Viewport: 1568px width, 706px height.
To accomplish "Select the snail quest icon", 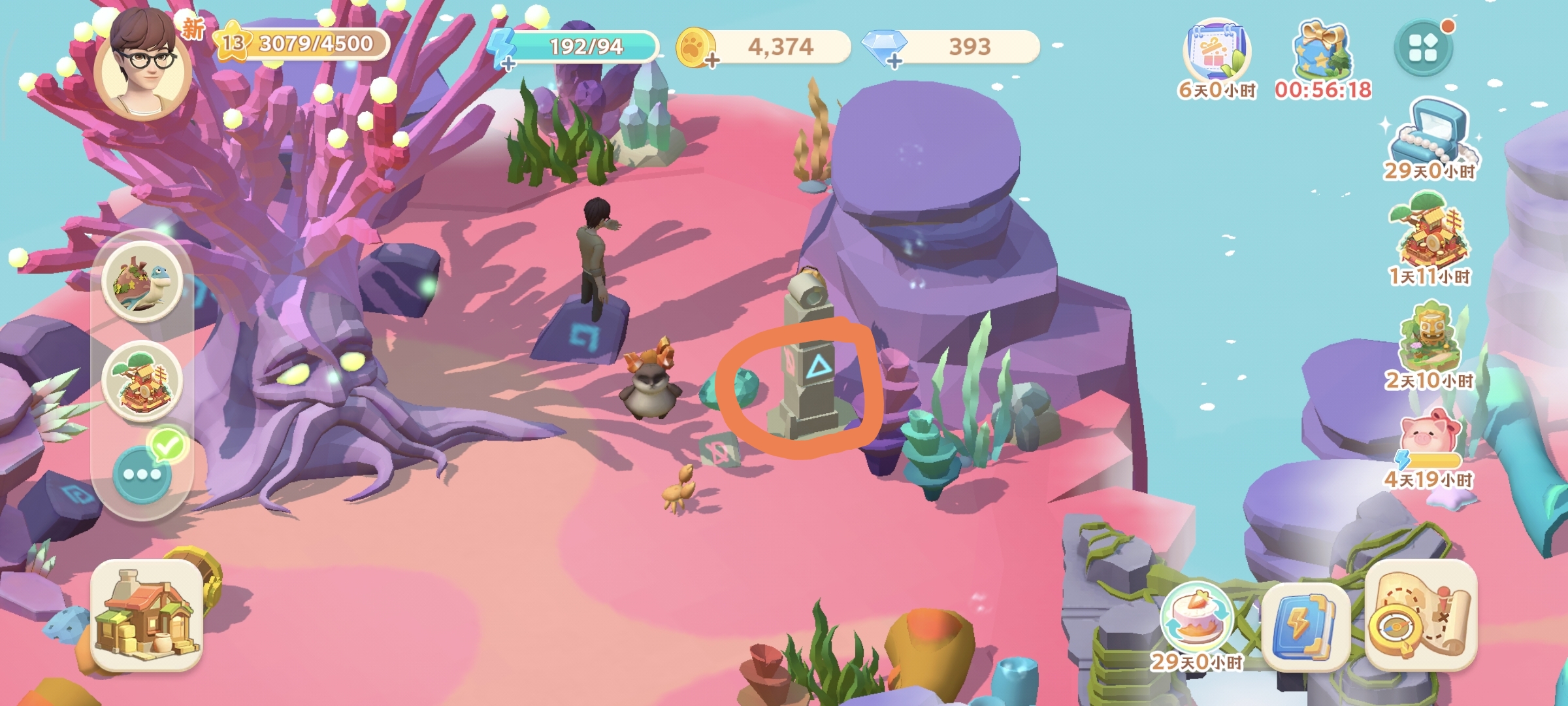I will pos(142,282).
